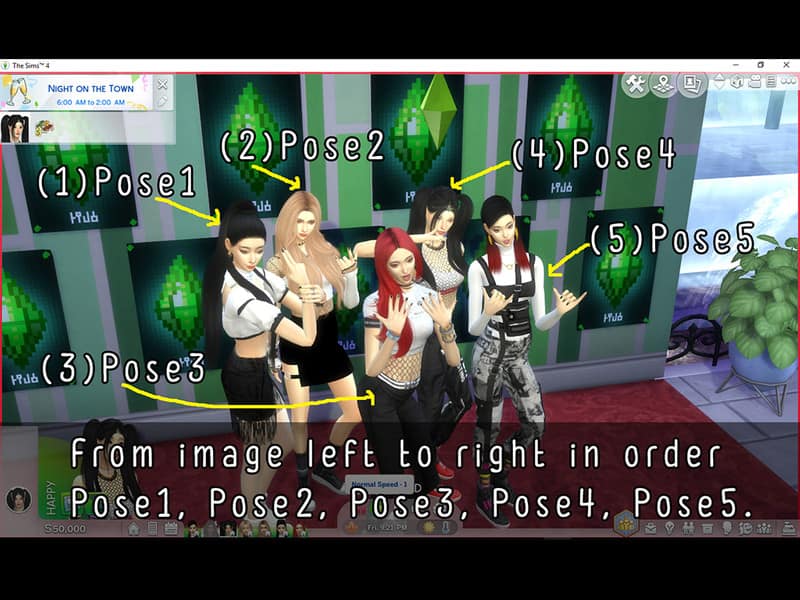Screen dimensions: 800x600
Task: Open the calendar icon on the bottom bar
Action: [x=171, y=528]
